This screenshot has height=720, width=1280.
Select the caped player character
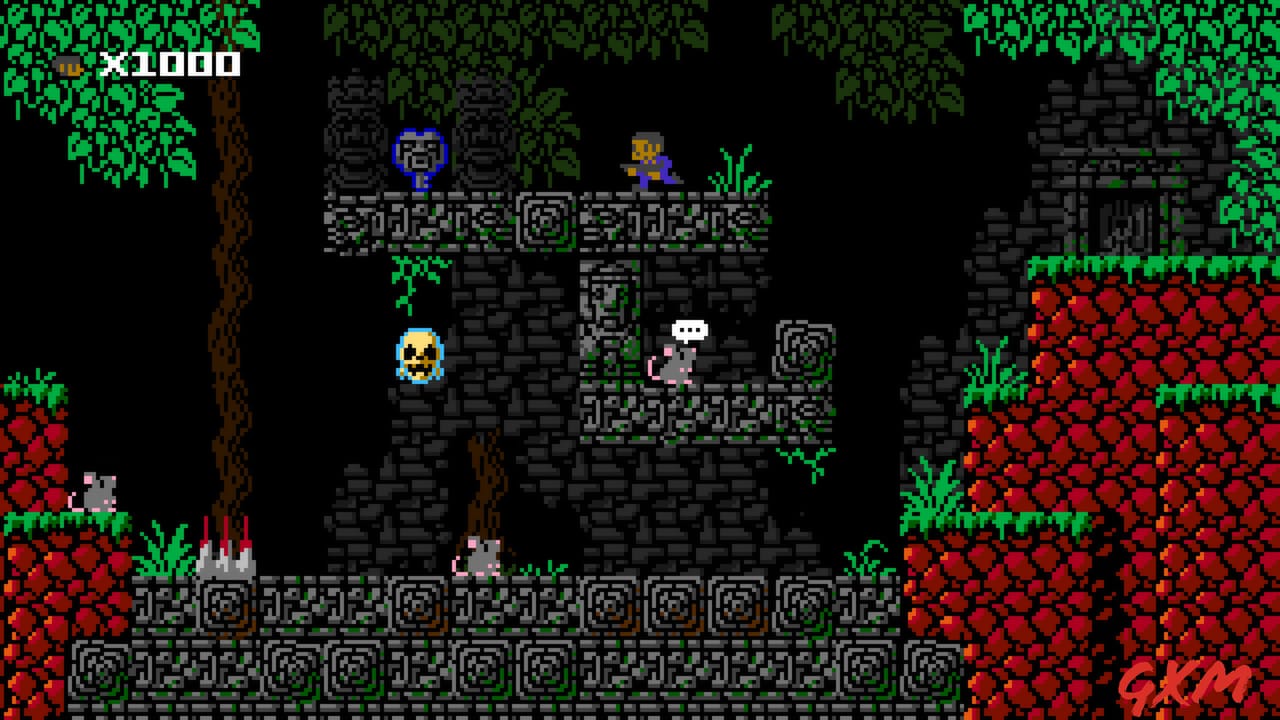(x=645, y=160)
